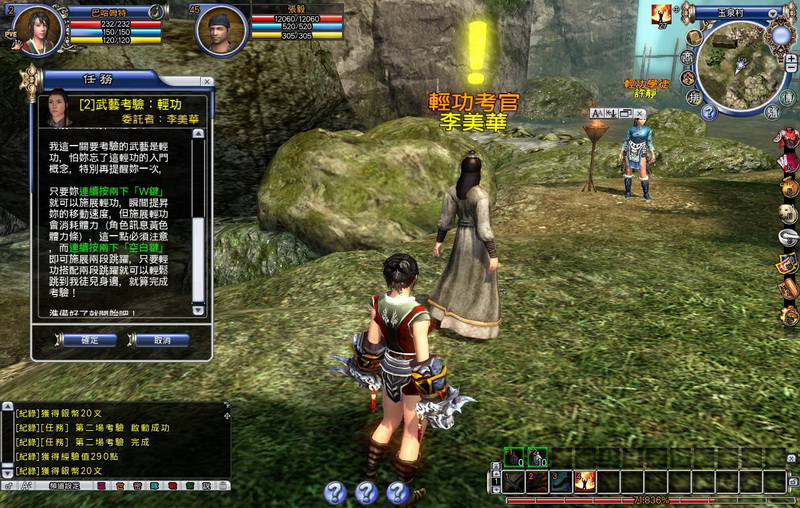
Task: Click the first blue question mark bubble
Action: [x=336, y=491]
